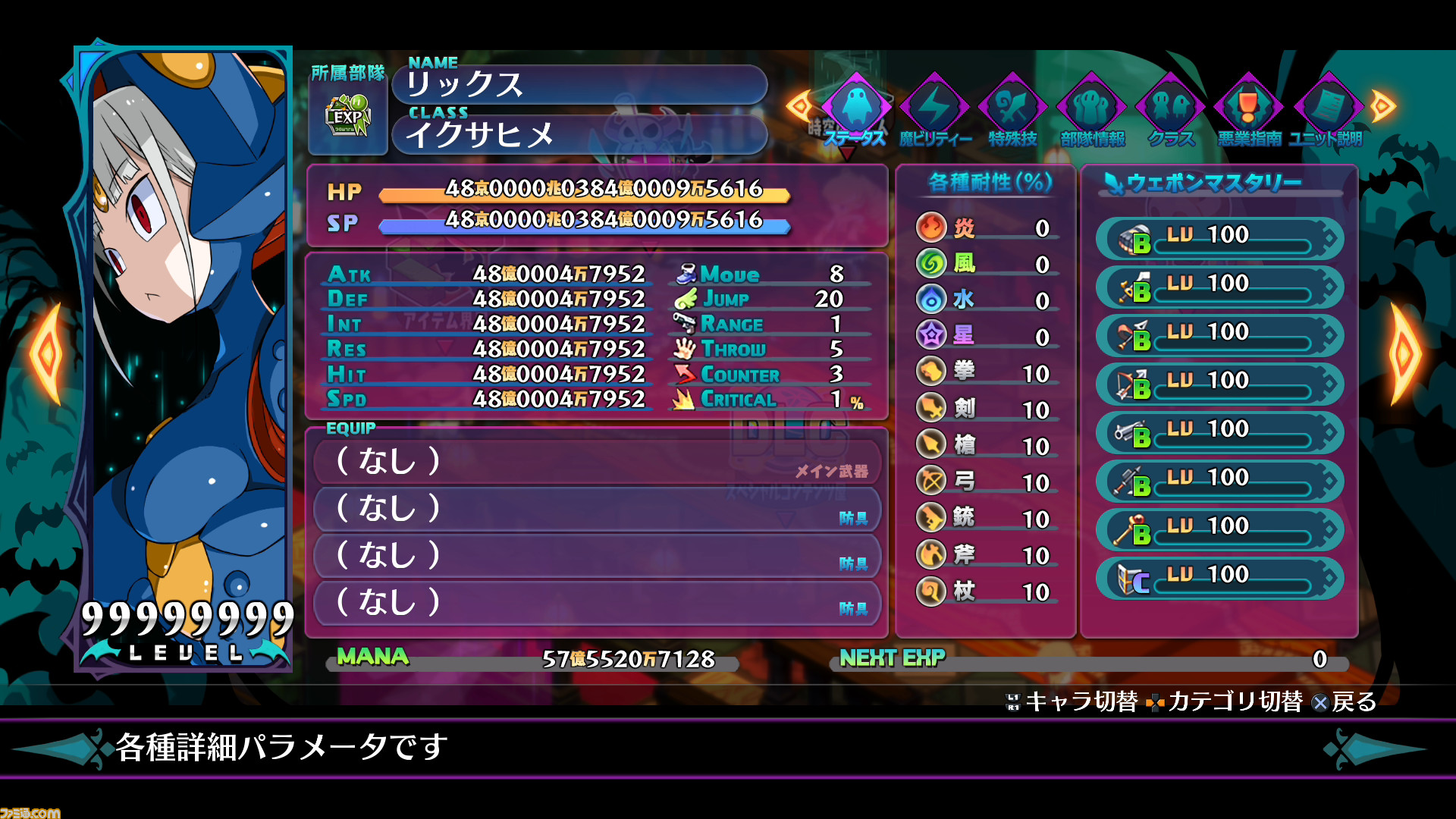Screen dimensions: 1456x819
Task: Pick the gun weapon mastery row
Action: (1219, 433)
